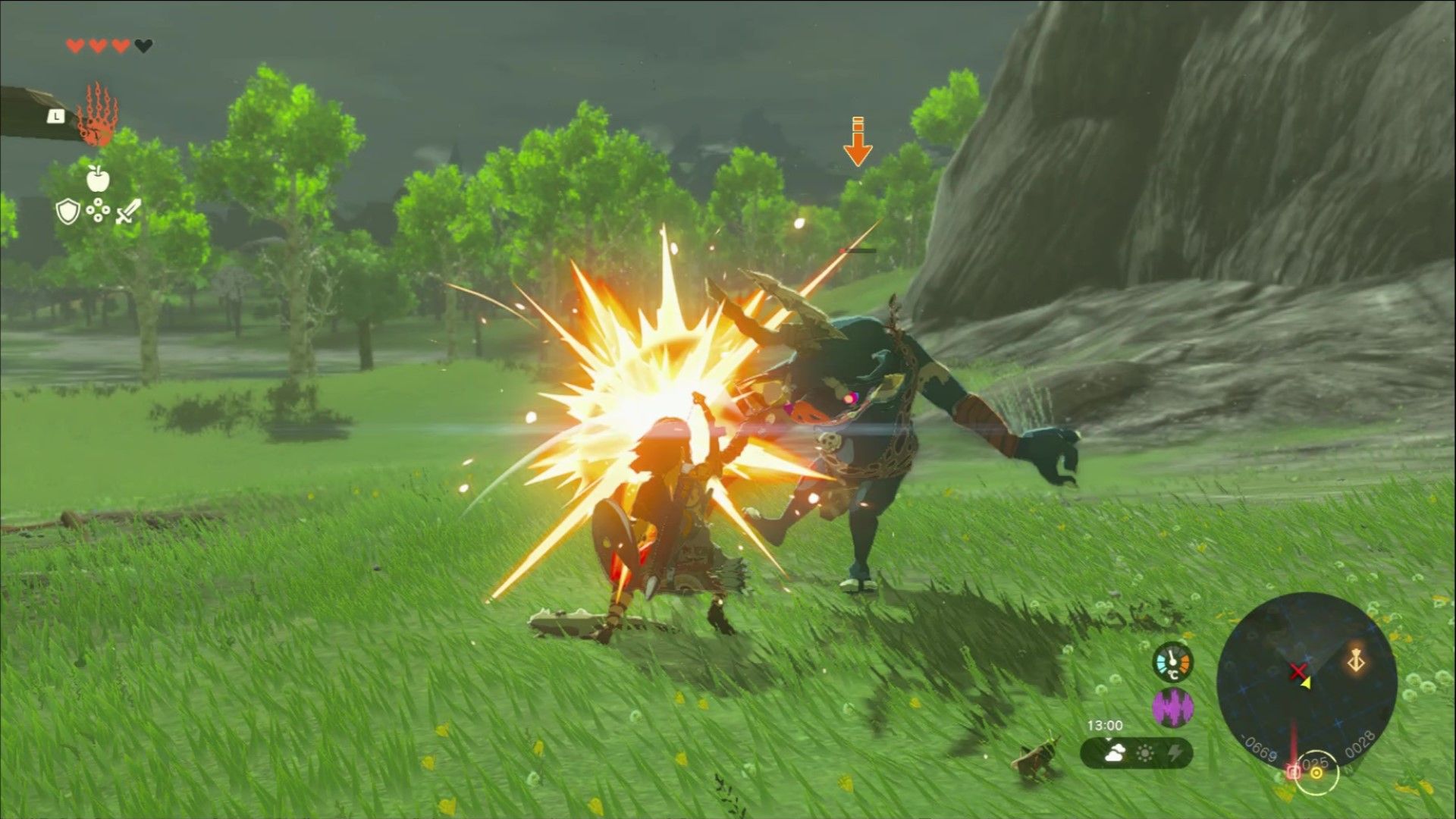Click the 13:00 clock display
Image resolution: width=1456 pixels, height=819 pixels.
tap(1105, 725)
